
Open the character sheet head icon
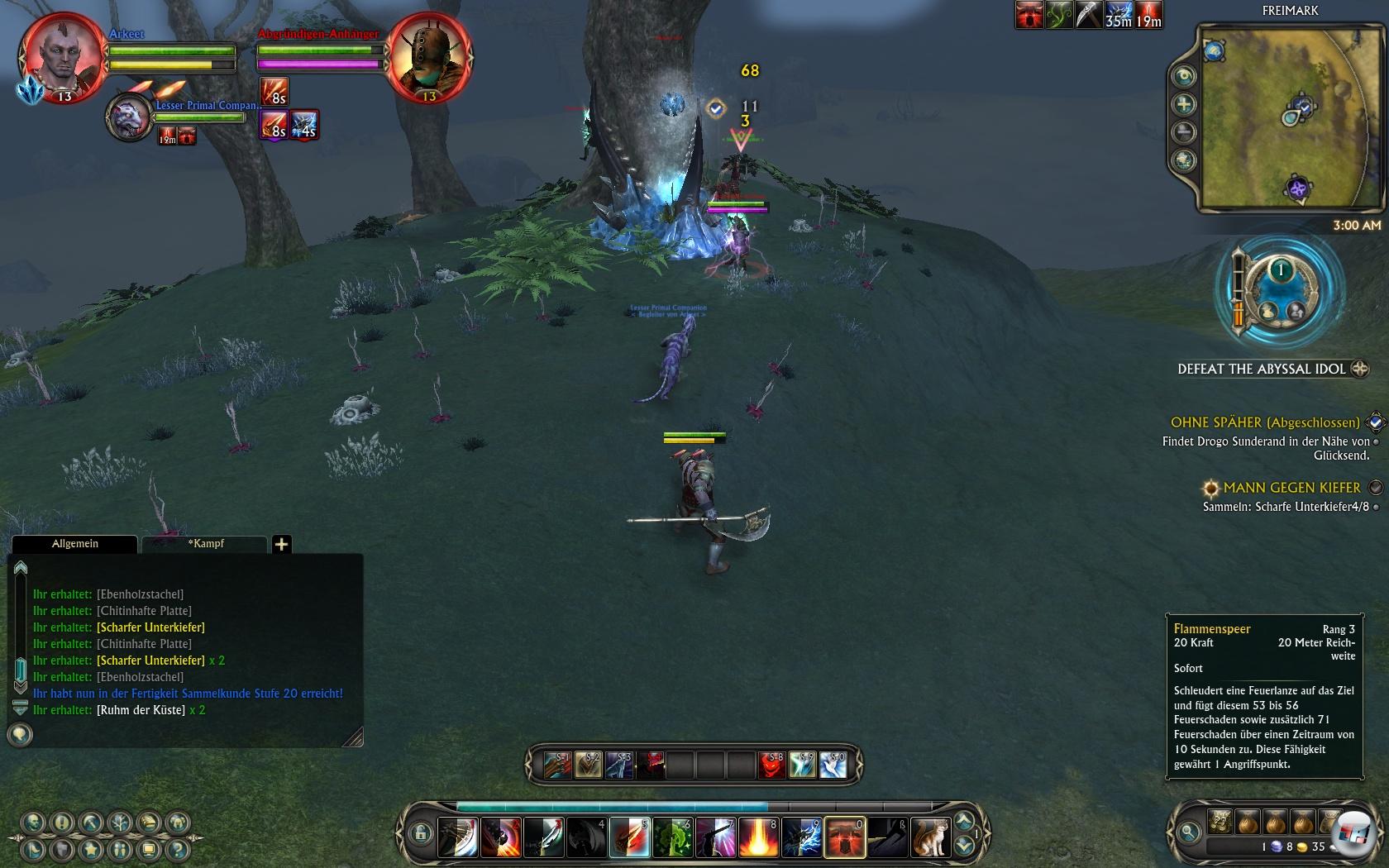click(34, 823)
